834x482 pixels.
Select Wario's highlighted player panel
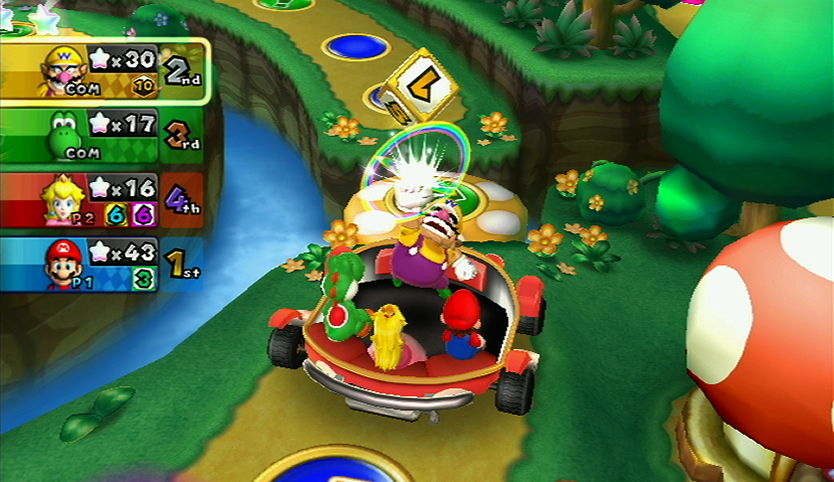104,70
